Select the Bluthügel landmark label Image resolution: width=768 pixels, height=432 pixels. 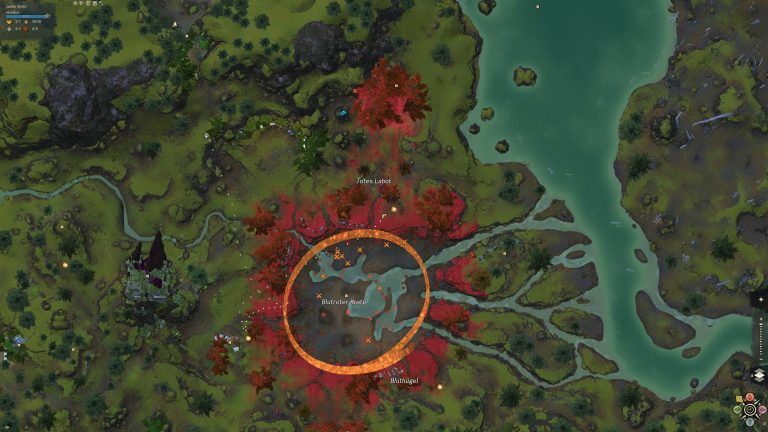click(x=403, y=380)
